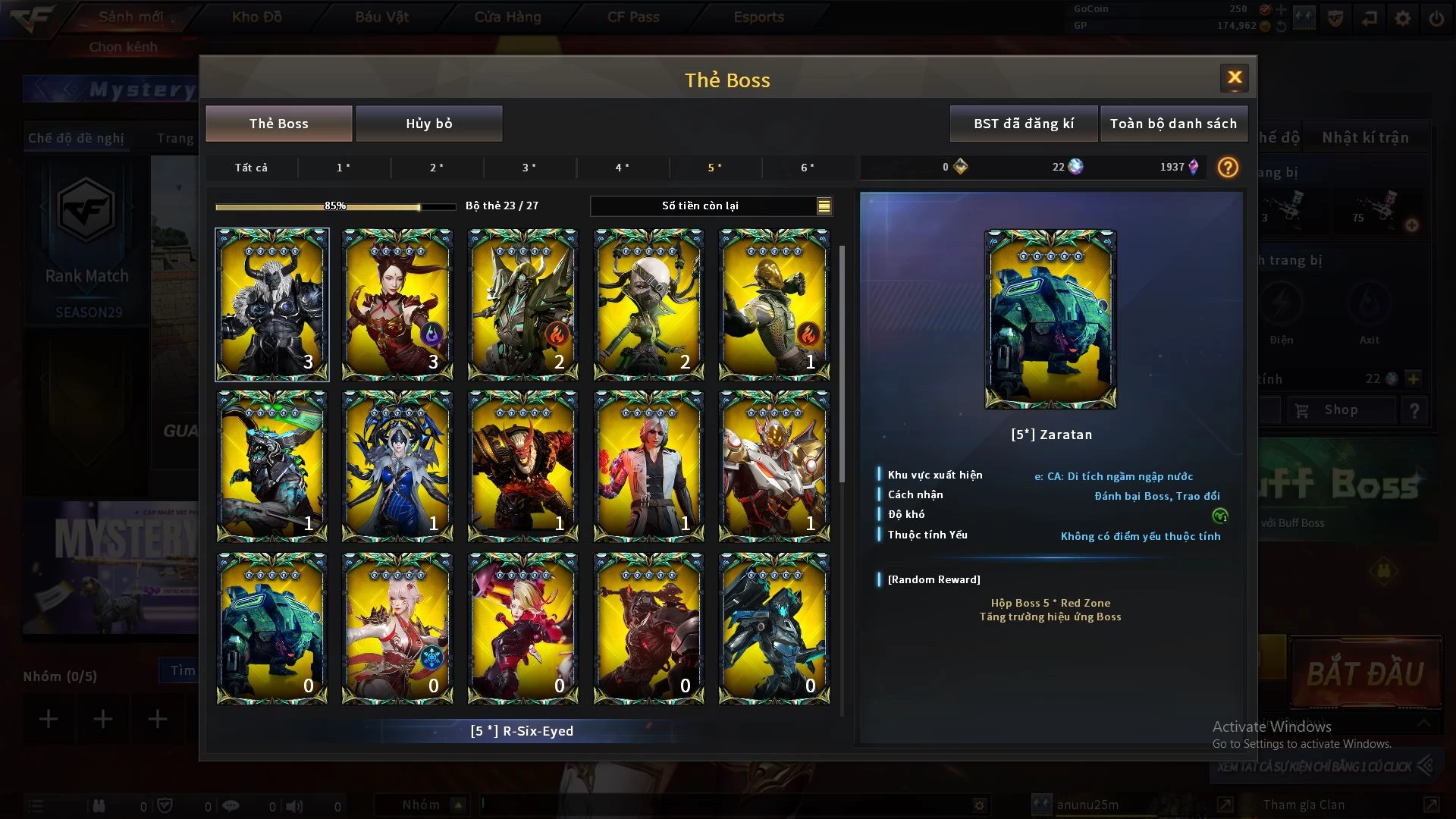Switch to the Thẻ Boss tab
Viewport: 1456px width, 819px height.
coord(278,124)
